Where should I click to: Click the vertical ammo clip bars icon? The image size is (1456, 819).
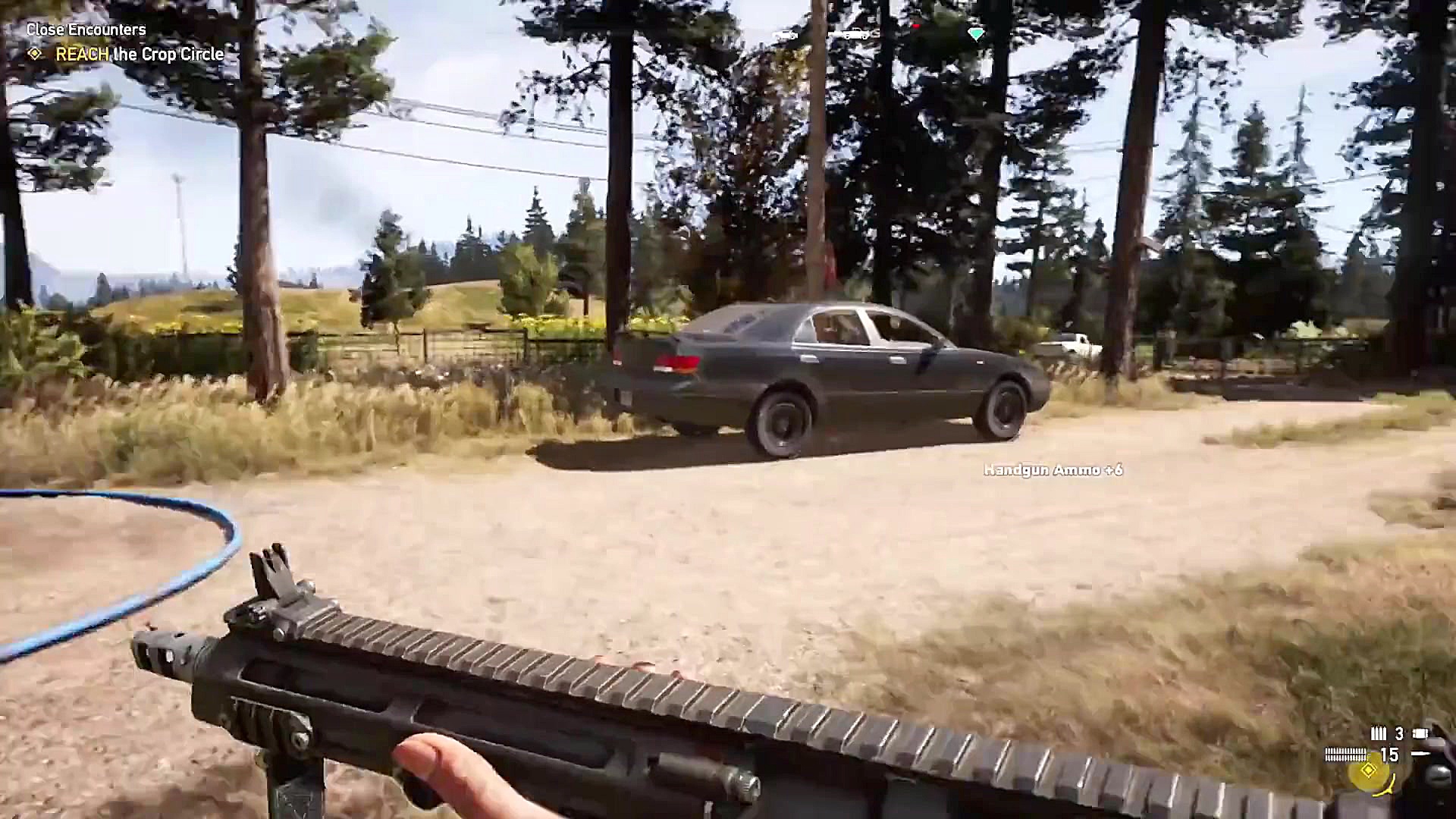point(1379,733)
